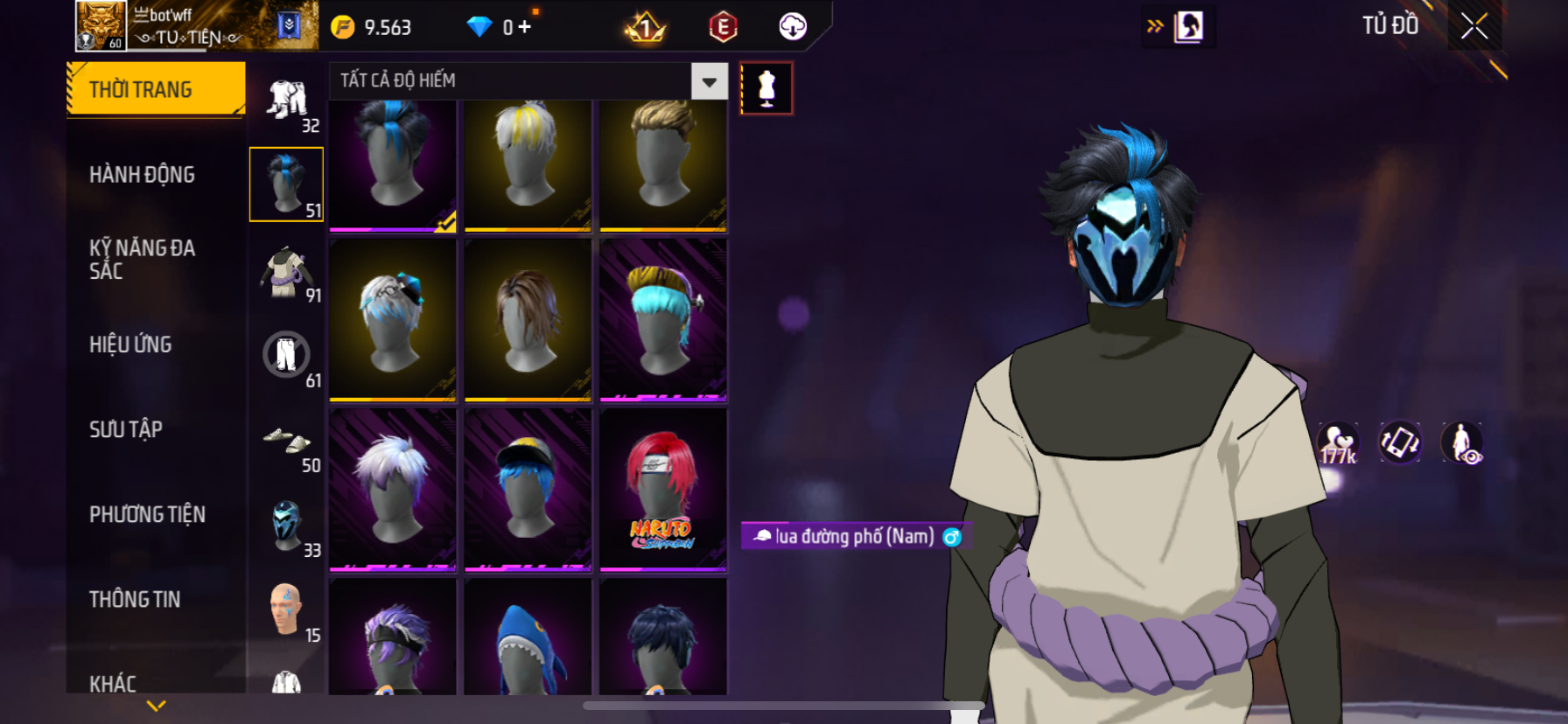Select the blue shark hood headwear

[x=528, y=638]
